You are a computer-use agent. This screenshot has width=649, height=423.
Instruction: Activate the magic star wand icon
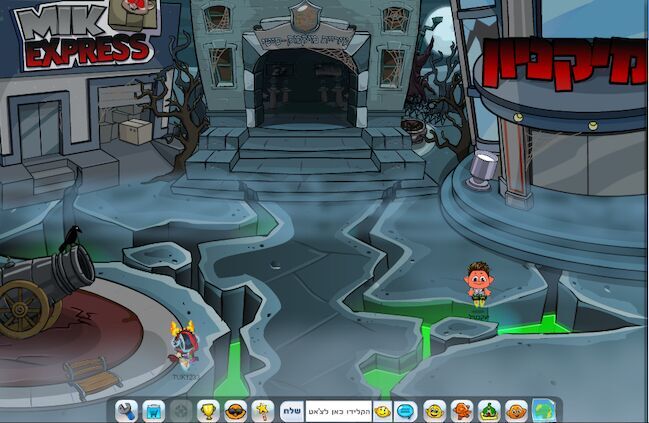(263, 410)
